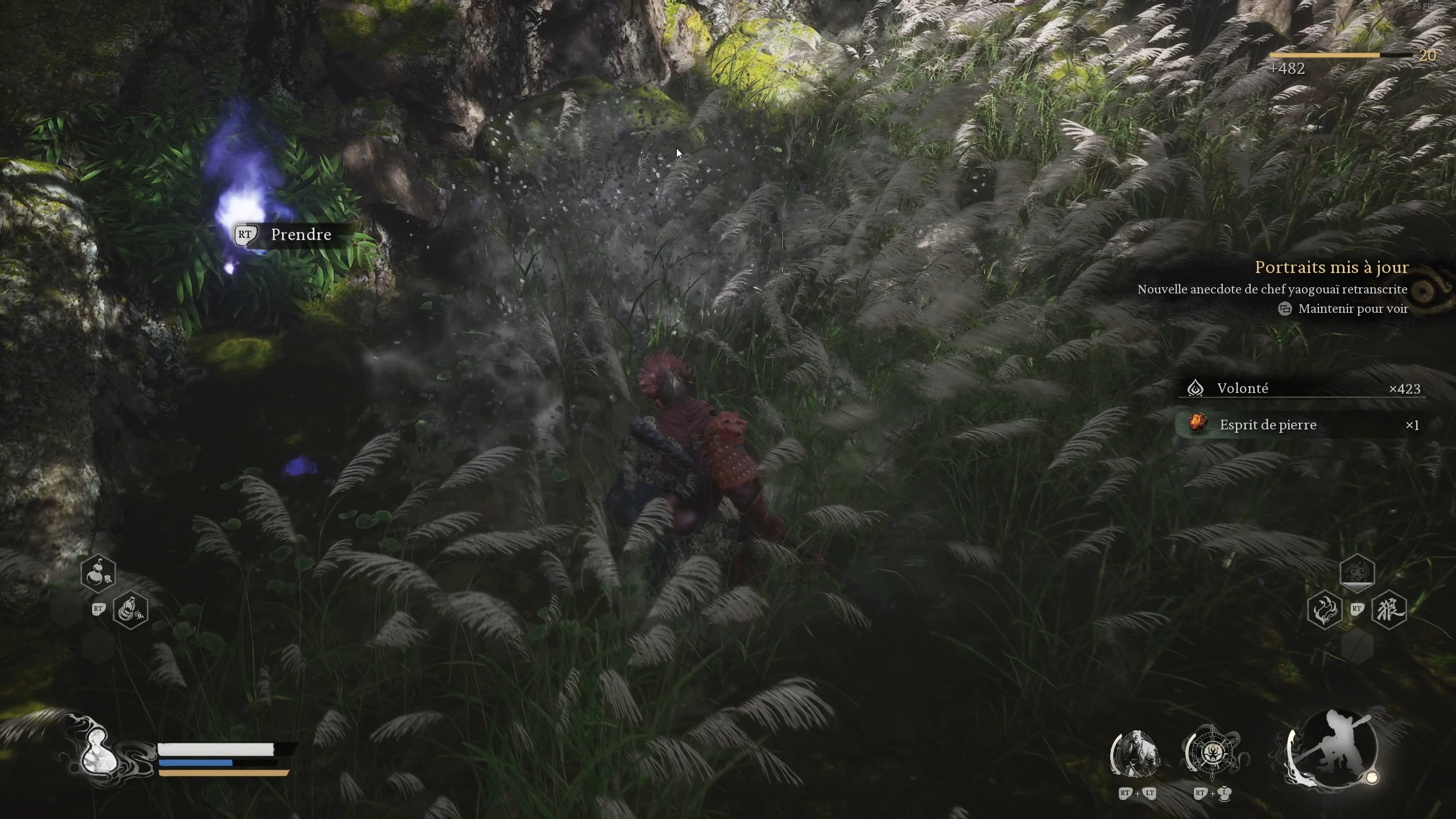Screen dimensions: 1456x819
Task: Click the Volonté currency droplet icon
Action: pyautogui.click(x=1197, y=388)
